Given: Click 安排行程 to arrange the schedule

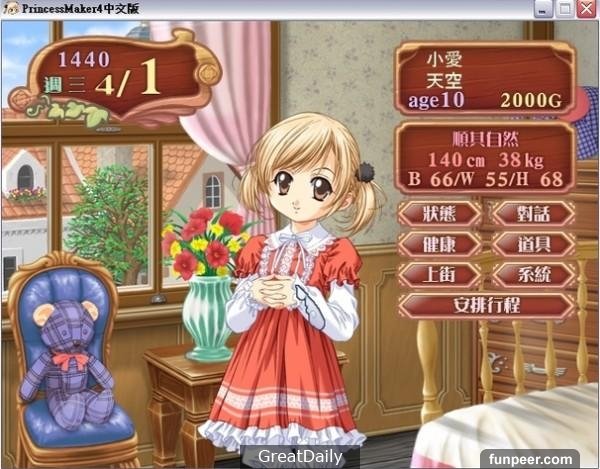Looking at the screenshot, I should 486,305.
